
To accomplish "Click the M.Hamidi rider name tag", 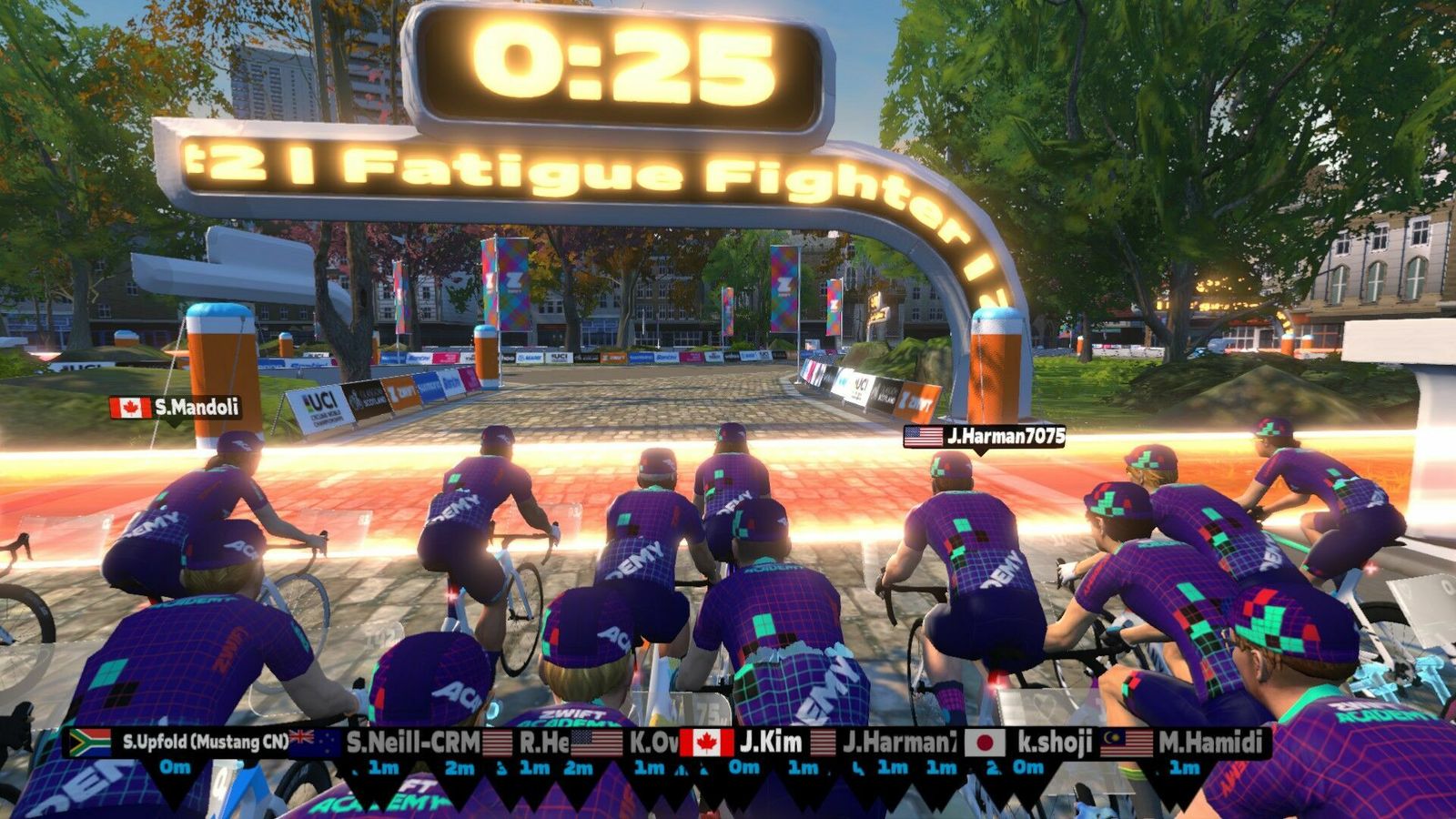I will click(x=1185, y=743).
